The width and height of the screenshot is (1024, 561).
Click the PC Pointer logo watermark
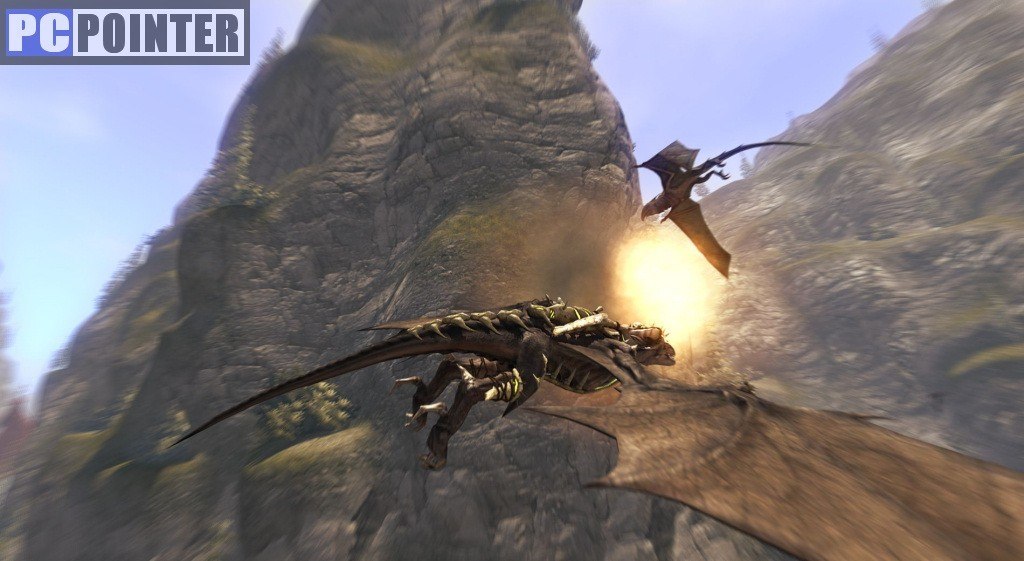coord(125,32)
